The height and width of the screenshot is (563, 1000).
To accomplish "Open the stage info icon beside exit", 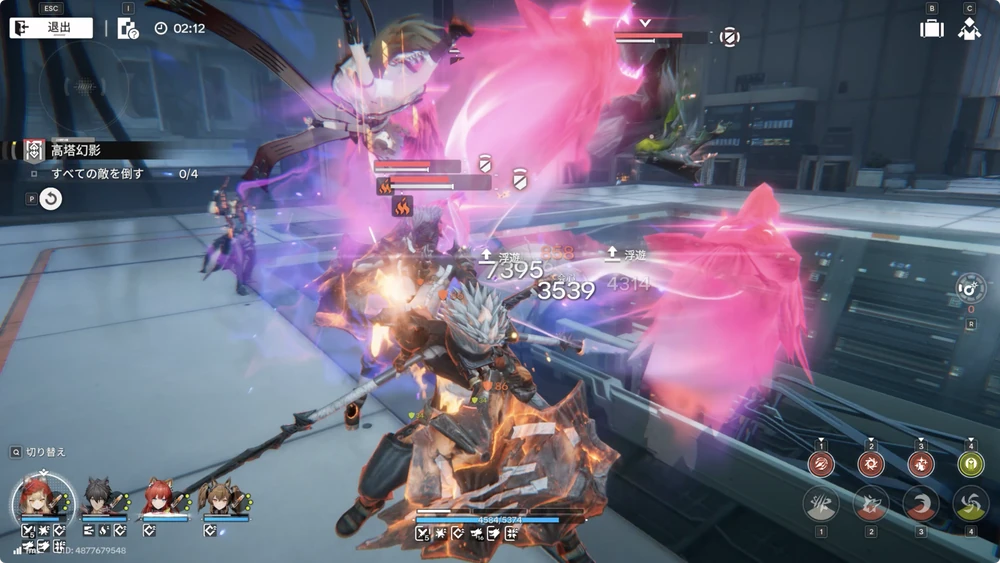I will tap(128, 28).
